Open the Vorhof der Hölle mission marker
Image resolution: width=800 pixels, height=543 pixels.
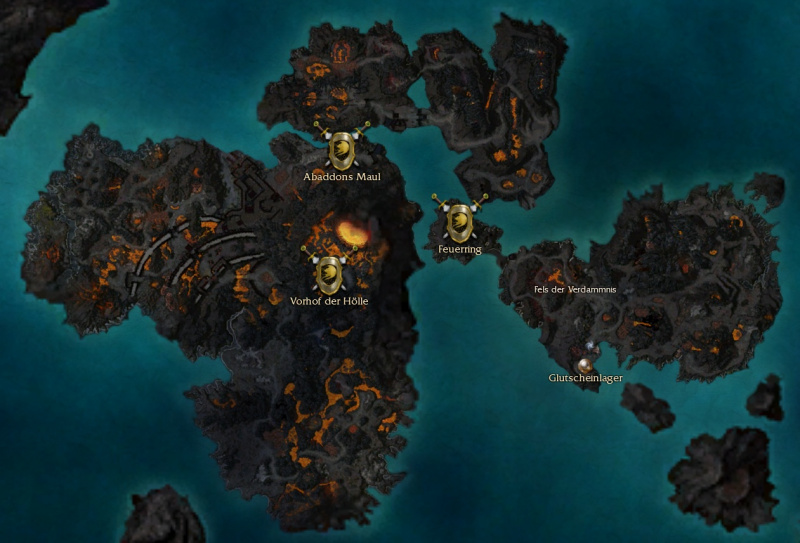point(329,273)
